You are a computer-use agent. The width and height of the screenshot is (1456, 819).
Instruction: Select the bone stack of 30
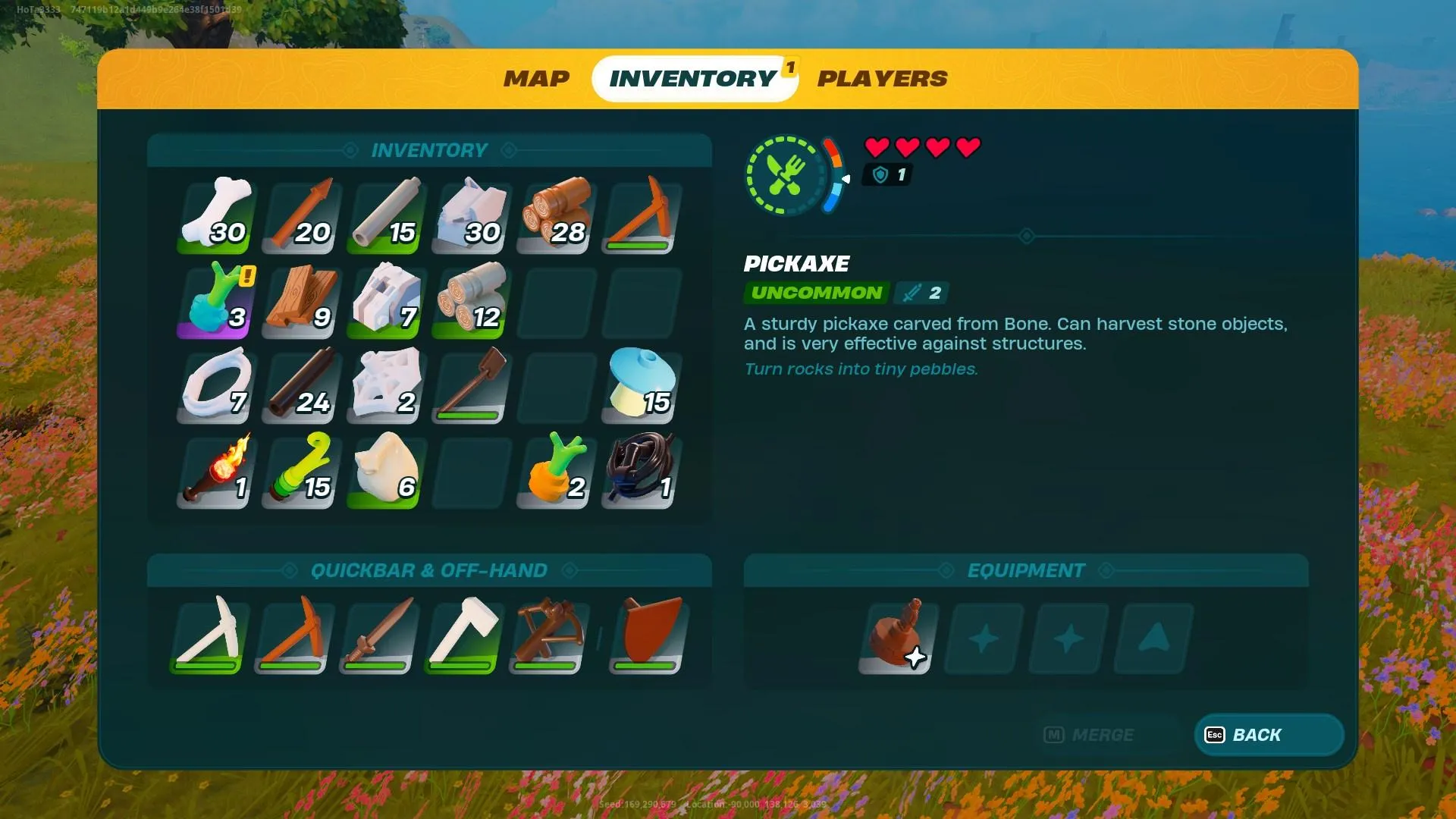click(218, 215)
